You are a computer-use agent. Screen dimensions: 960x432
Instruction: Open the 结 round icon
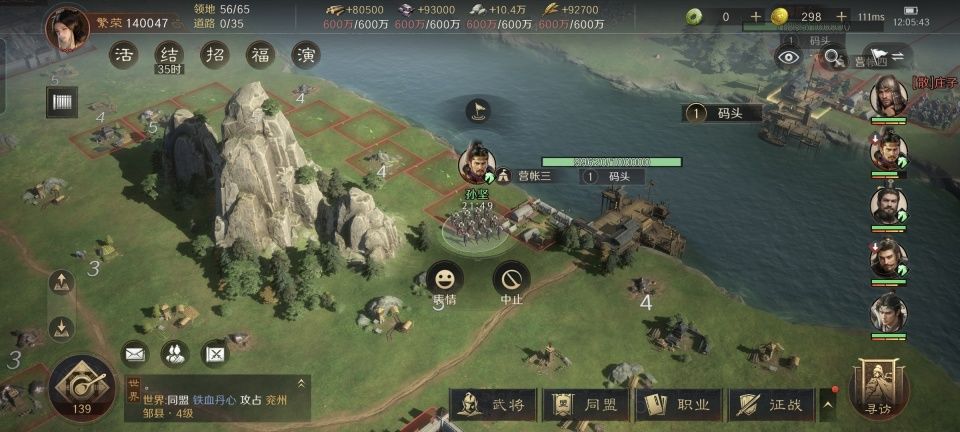[169, 54]
